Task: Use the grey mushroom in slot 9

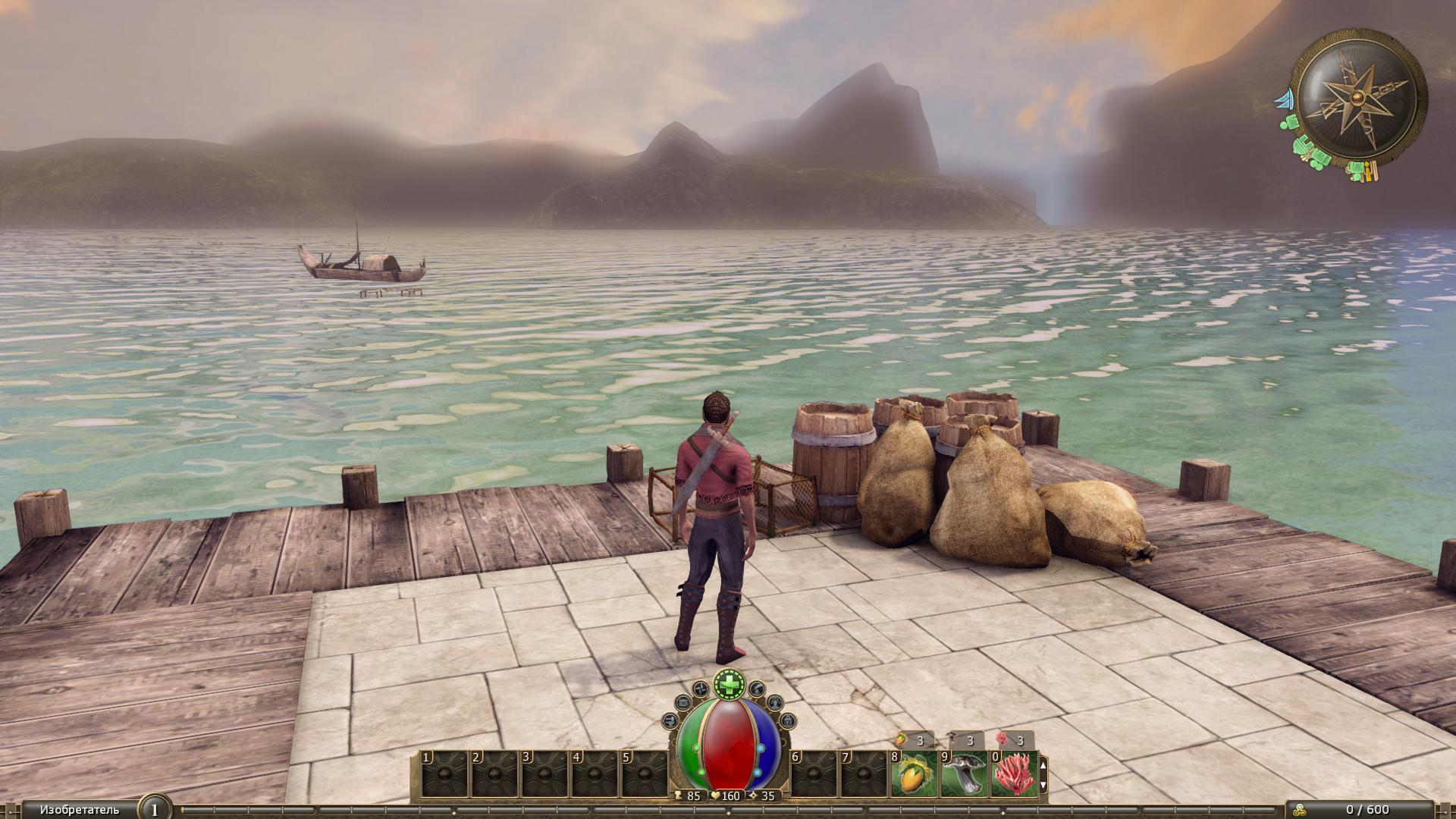Action: pyautogui.click(x=963, y=773)
